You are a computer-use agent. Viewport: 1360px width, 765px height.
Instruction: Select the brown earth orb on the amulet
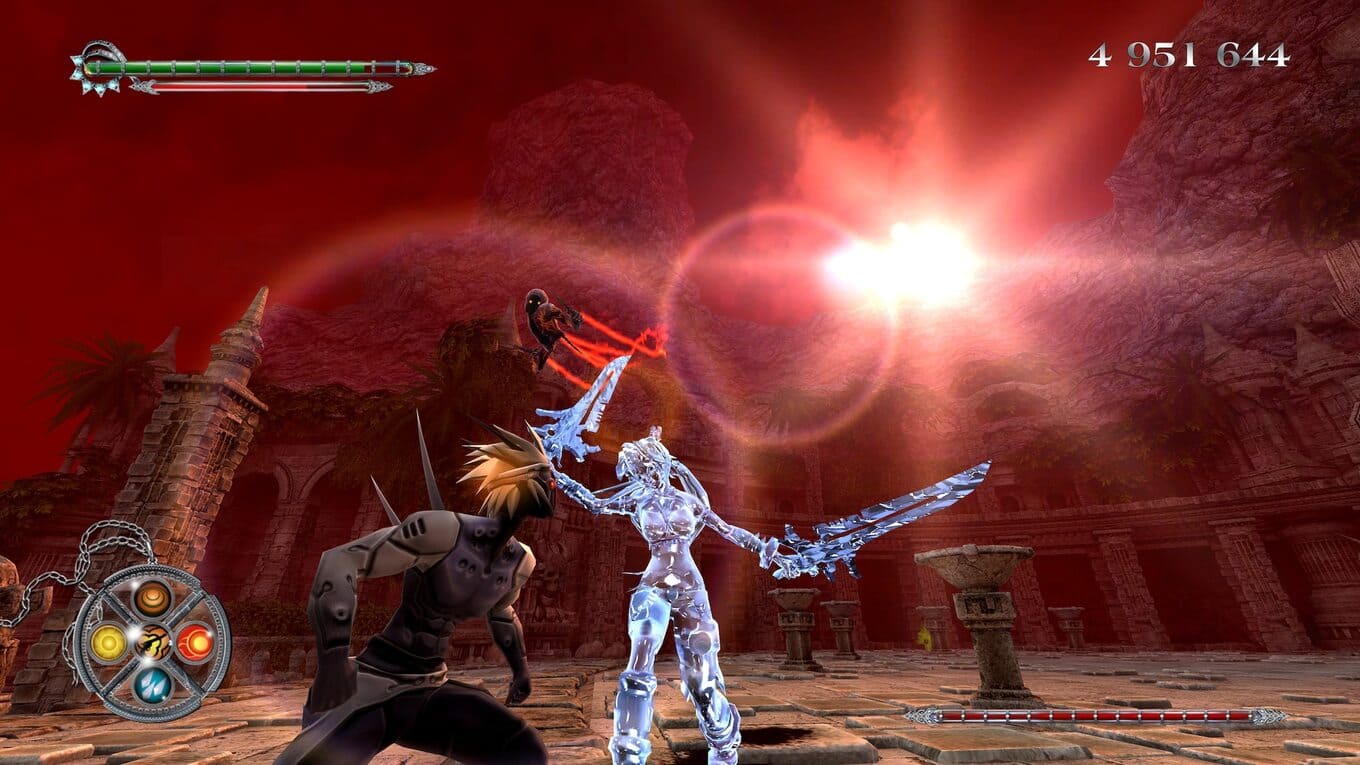pos(153,598)
